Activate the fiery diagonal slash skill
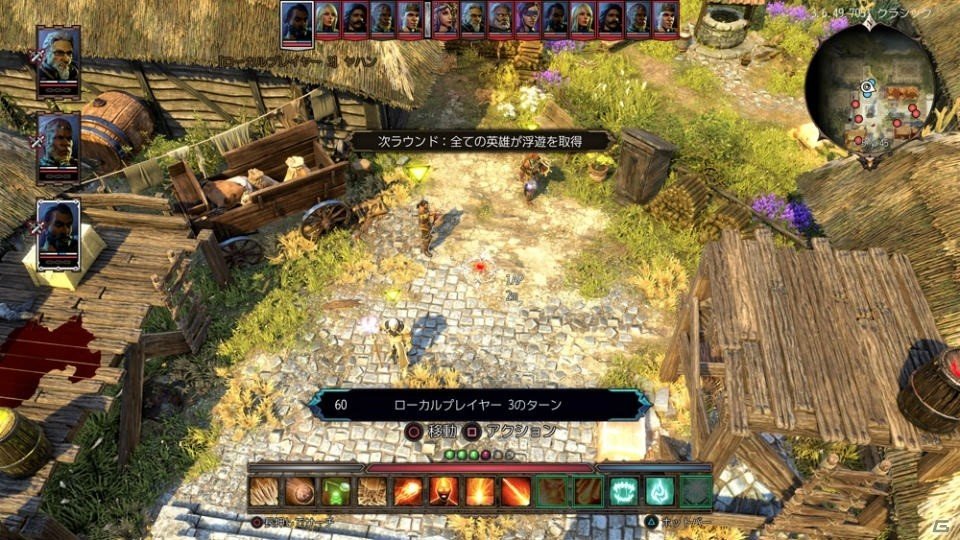The image size is (960, 540). 515,491
